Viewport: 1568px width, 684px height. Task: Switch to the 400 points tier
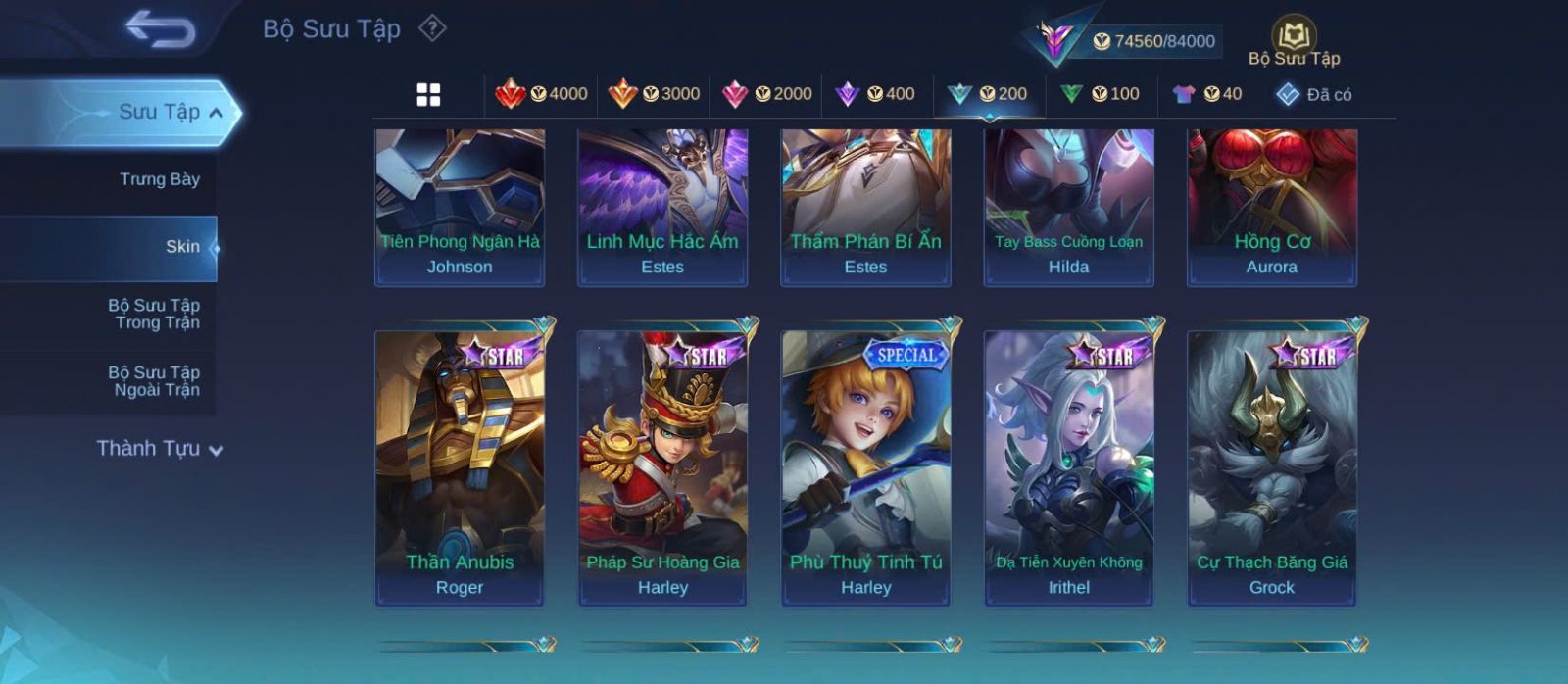(875, 94)
